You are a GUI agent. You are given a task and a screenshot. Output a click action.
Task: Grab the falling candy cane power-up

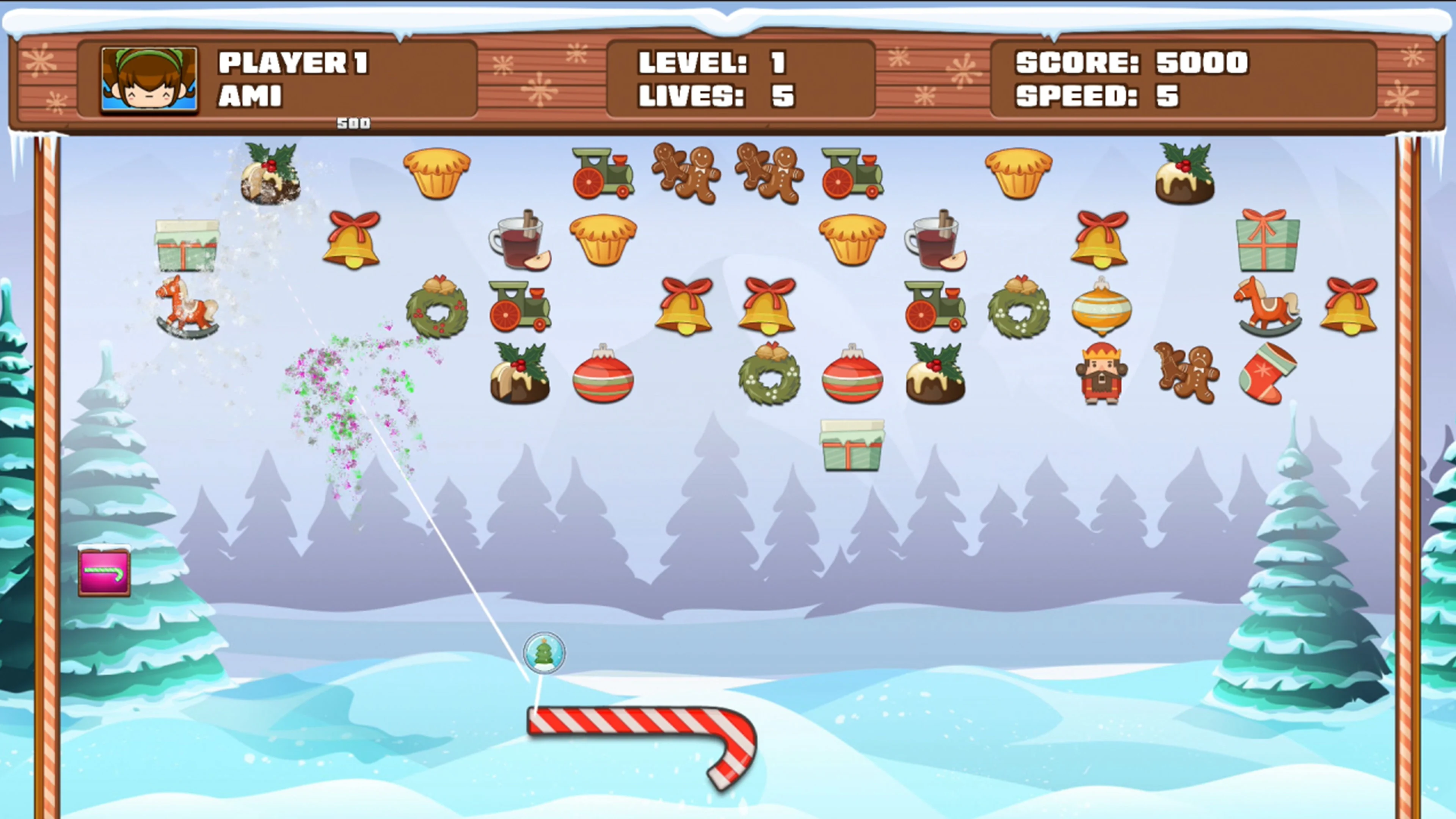pyautogui.click(x=104, y=572)
